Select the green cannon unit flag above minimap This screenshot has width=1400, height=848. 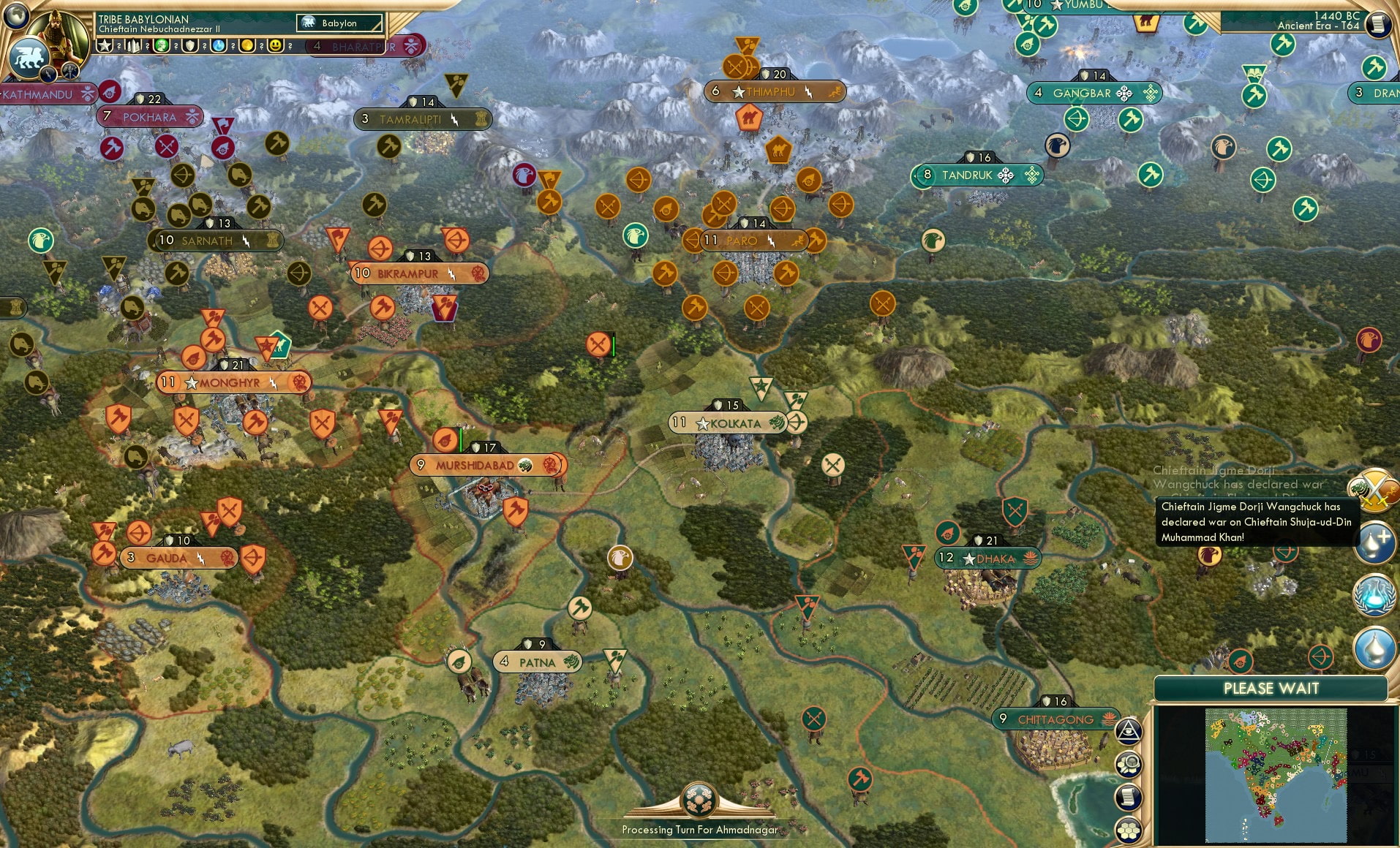(1241, 660)
